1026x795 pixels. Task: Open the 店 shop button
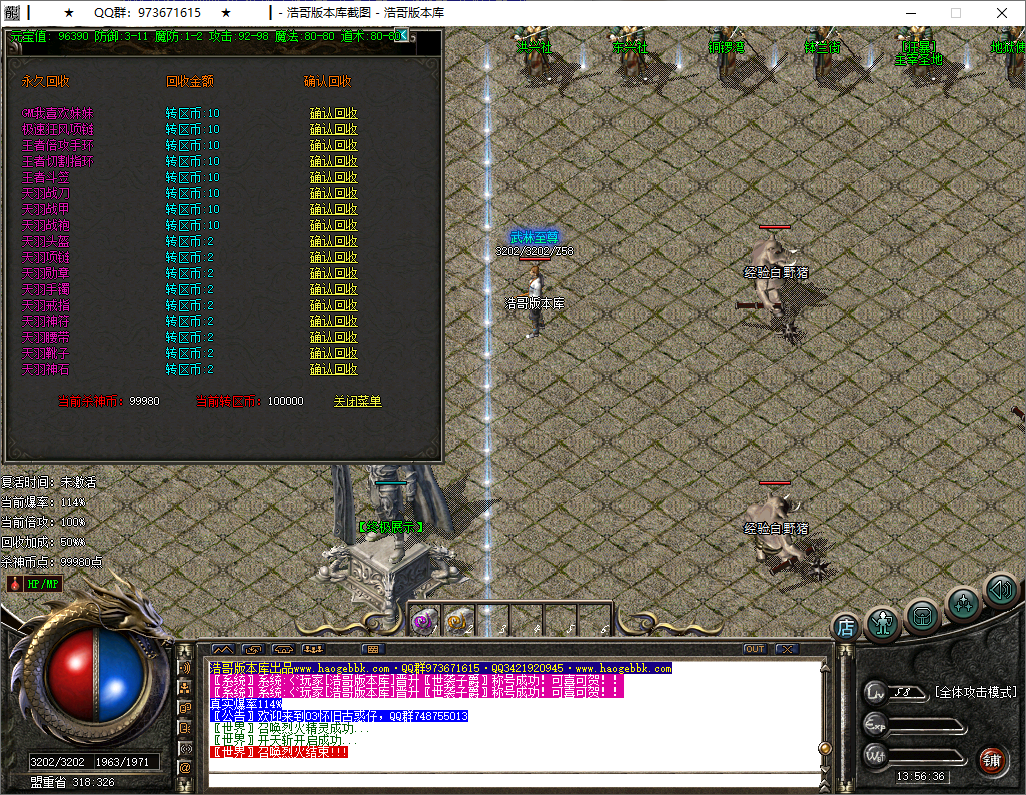point(845,628)
